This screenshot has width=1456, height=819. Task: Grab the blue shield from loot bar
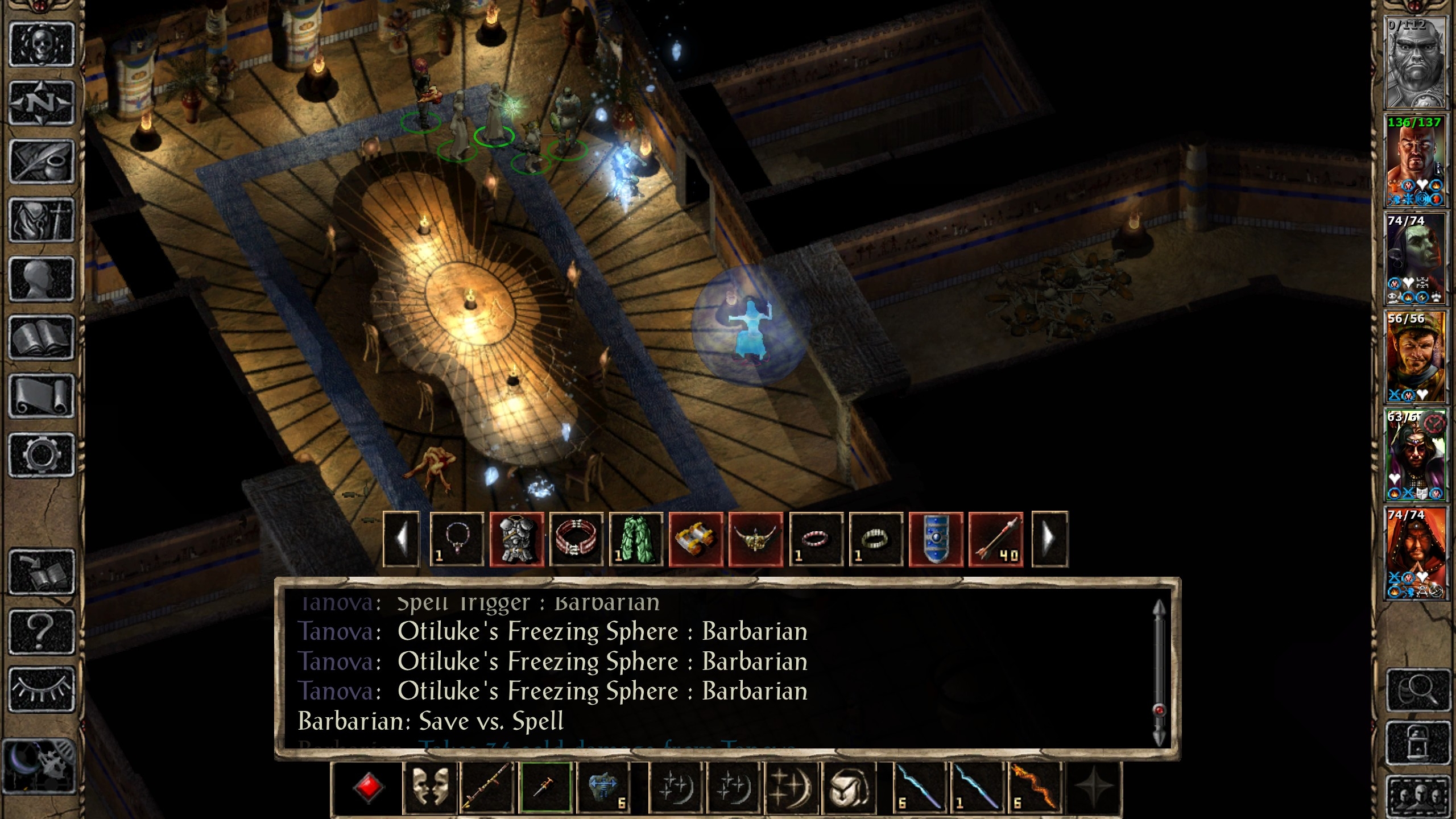[x=936, y=539]
